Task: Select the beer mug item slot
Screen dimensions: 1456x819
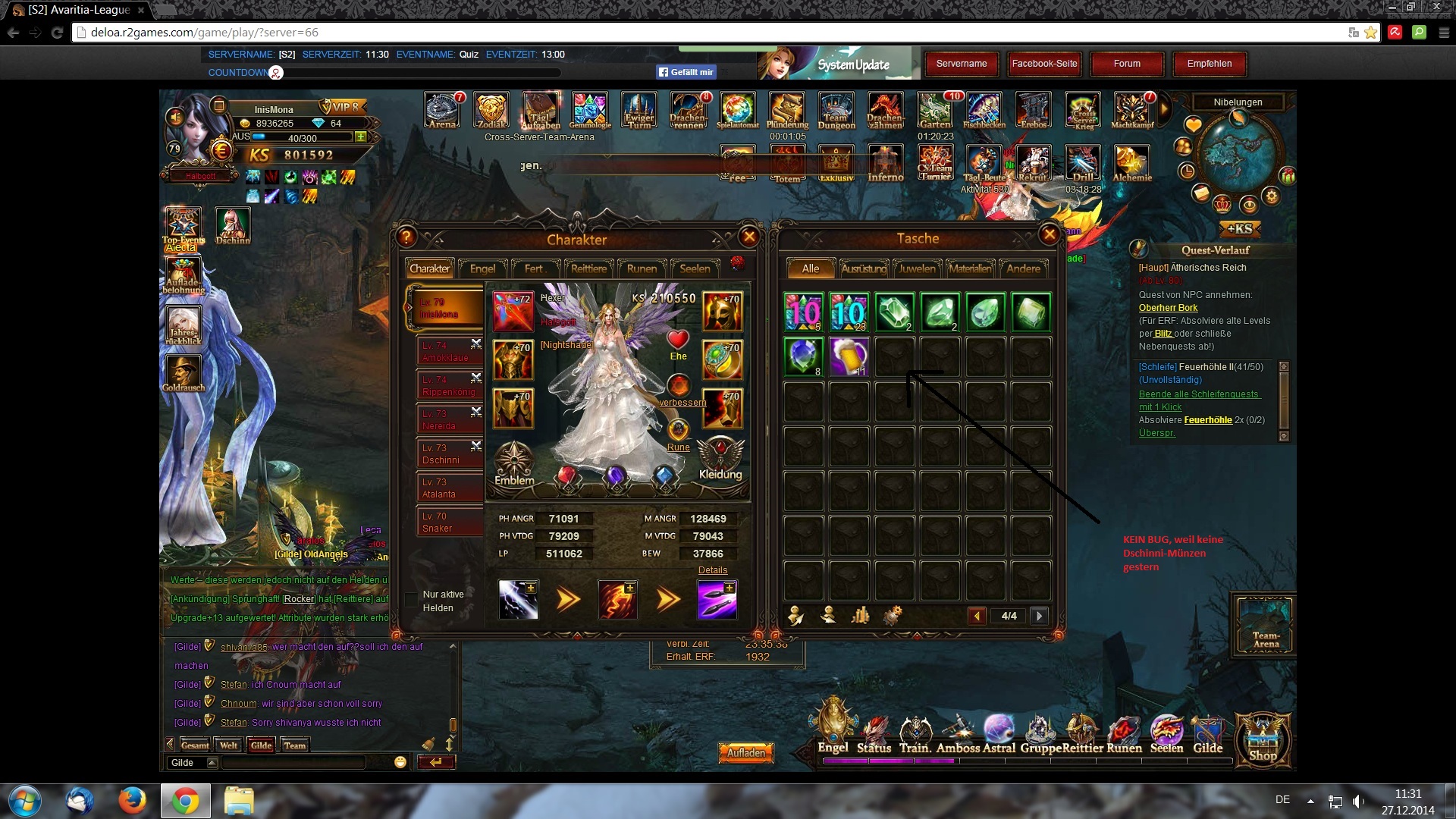Action: tap(849, 356)
